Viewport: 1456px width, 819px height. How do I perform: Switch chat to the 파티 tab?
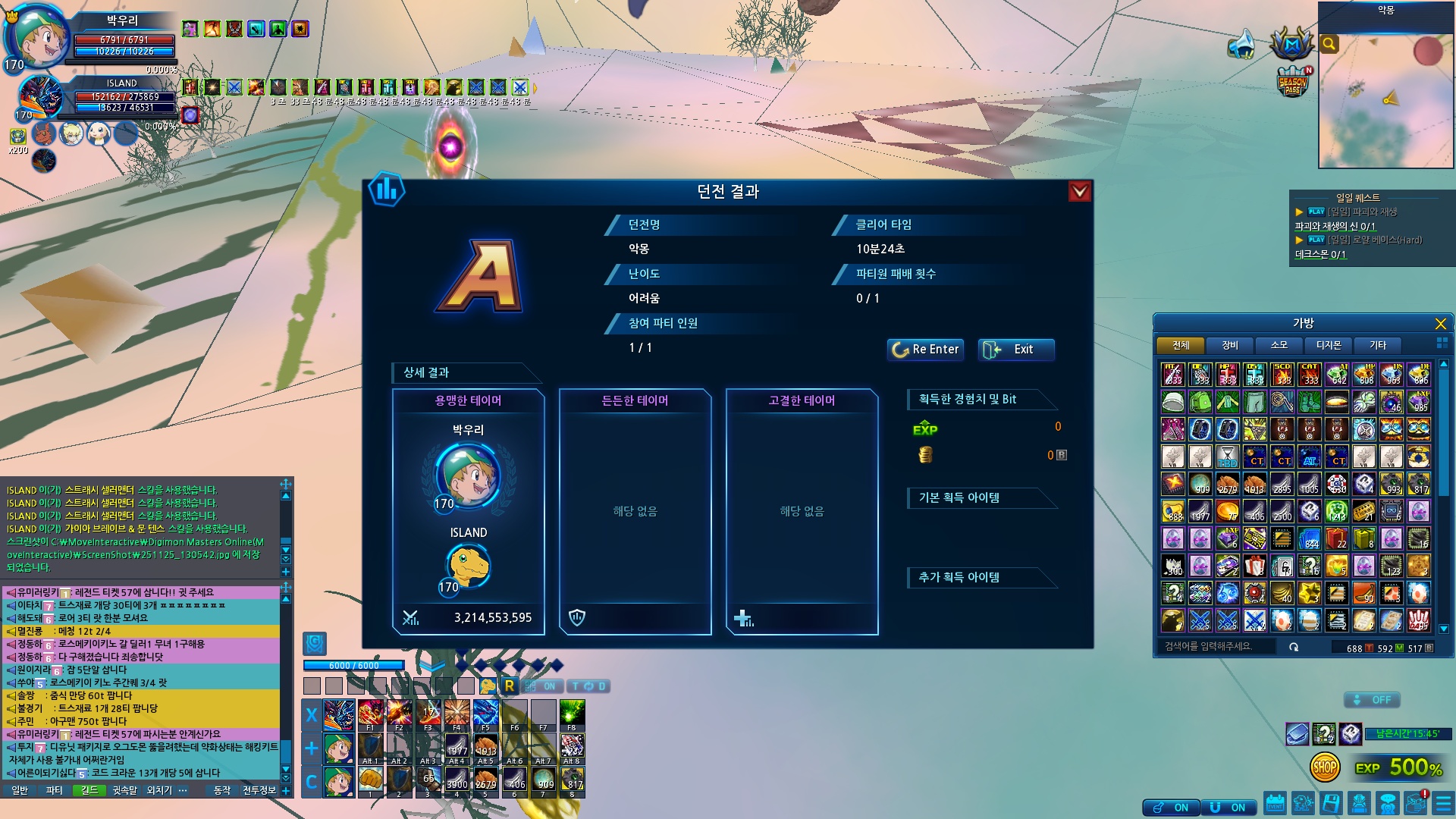tap(54, 790)
